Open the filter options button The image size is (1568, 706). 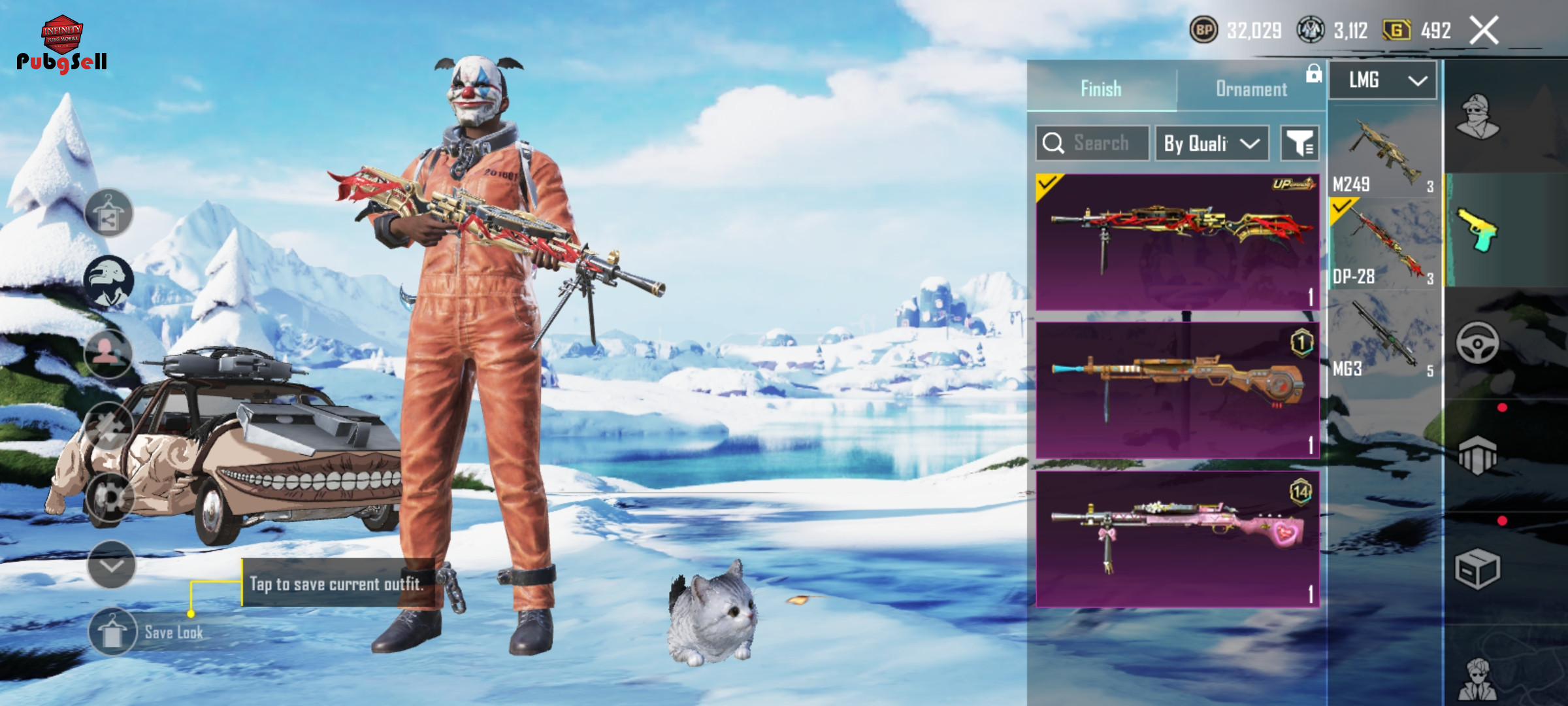tap(1299, 143)
